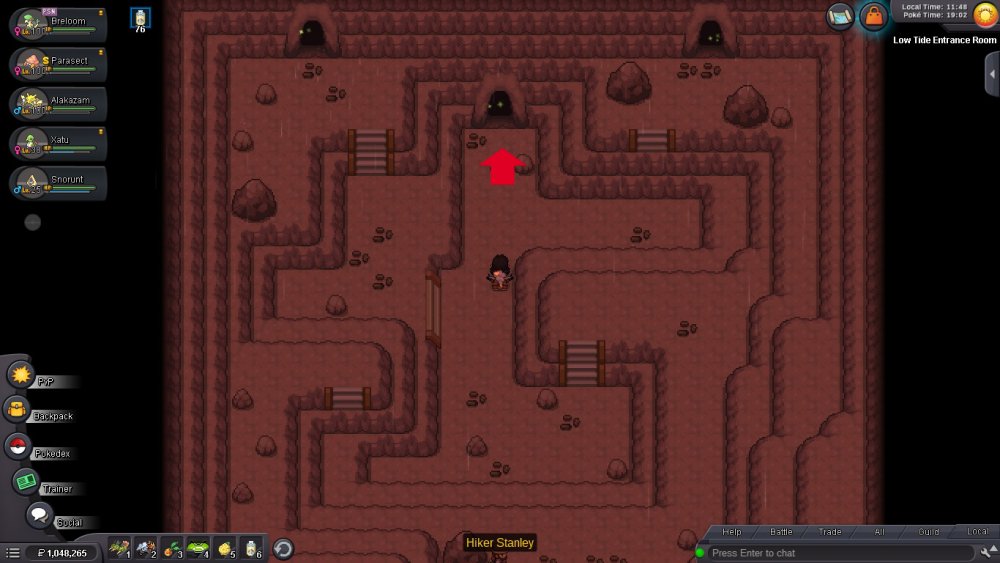1000x563 pixels.
Task: Select Parasect in the party list
Action: click(x=58, y=63)
